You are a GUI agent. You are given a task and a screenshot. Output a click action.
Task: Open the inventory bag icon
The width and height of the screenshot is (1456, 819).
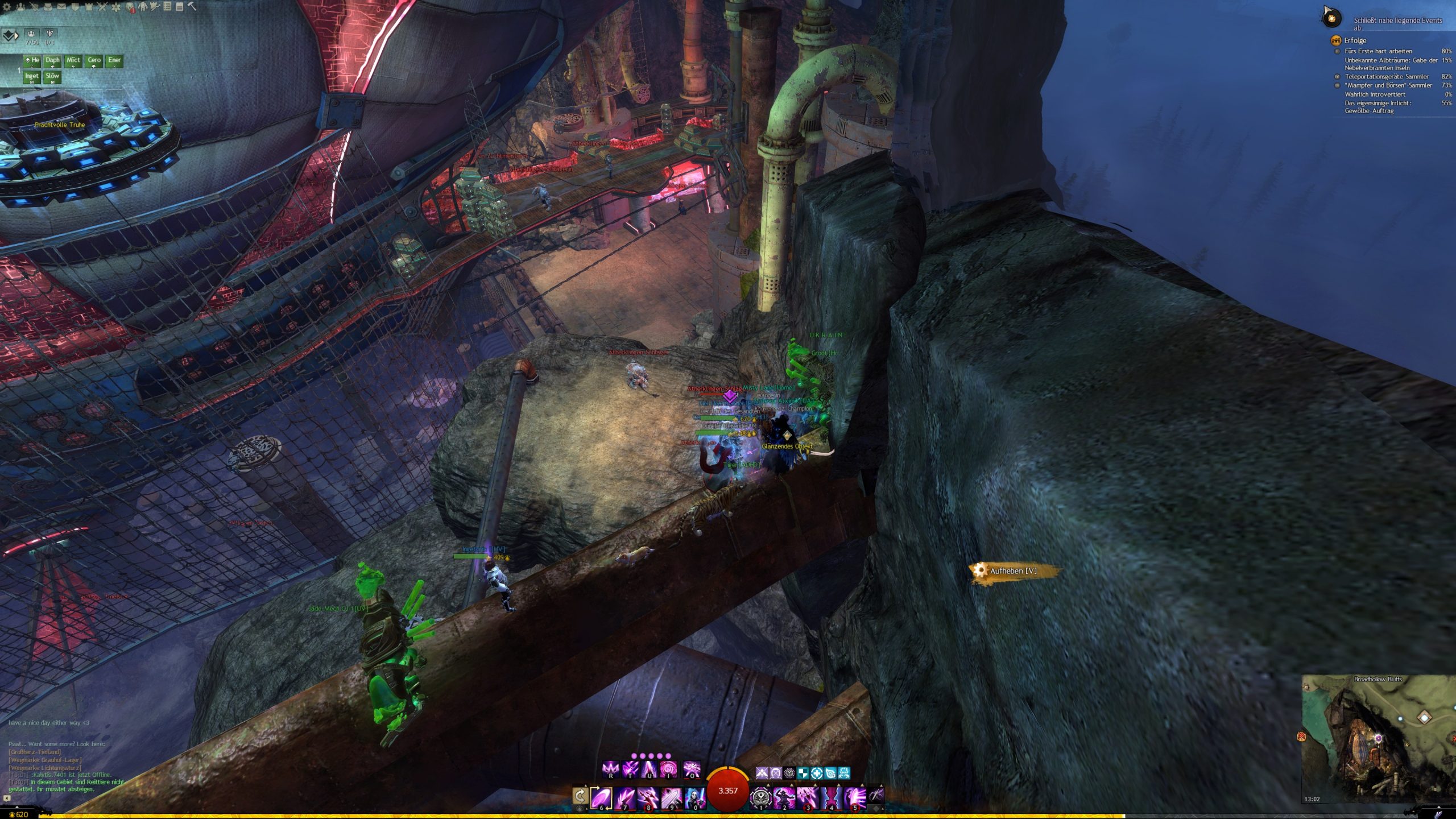(48, 7)
